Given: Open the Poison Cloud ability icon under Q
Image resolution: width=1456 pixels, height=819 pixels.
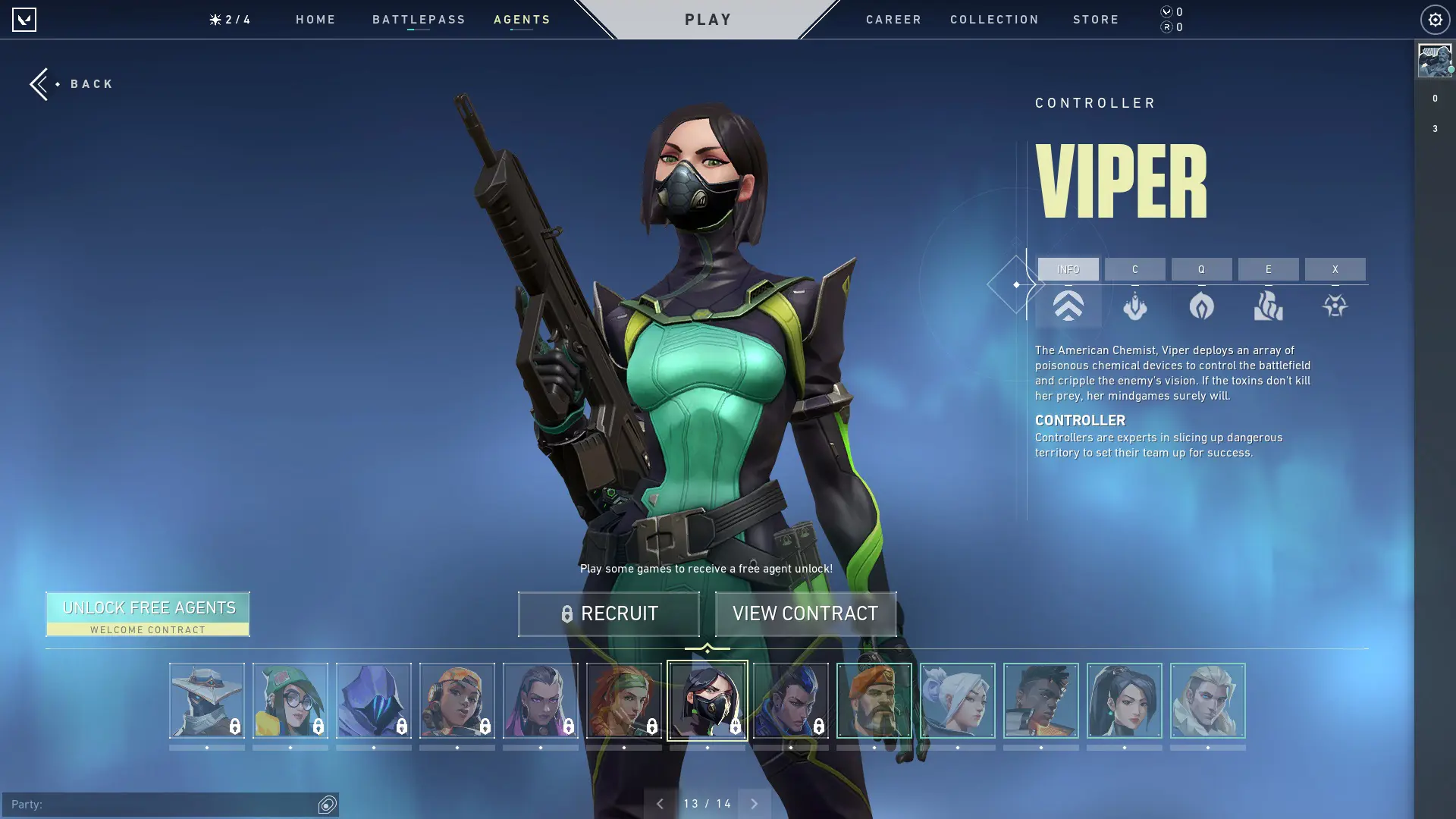Looking at the screenshot, I should [x=1203, y=306].
